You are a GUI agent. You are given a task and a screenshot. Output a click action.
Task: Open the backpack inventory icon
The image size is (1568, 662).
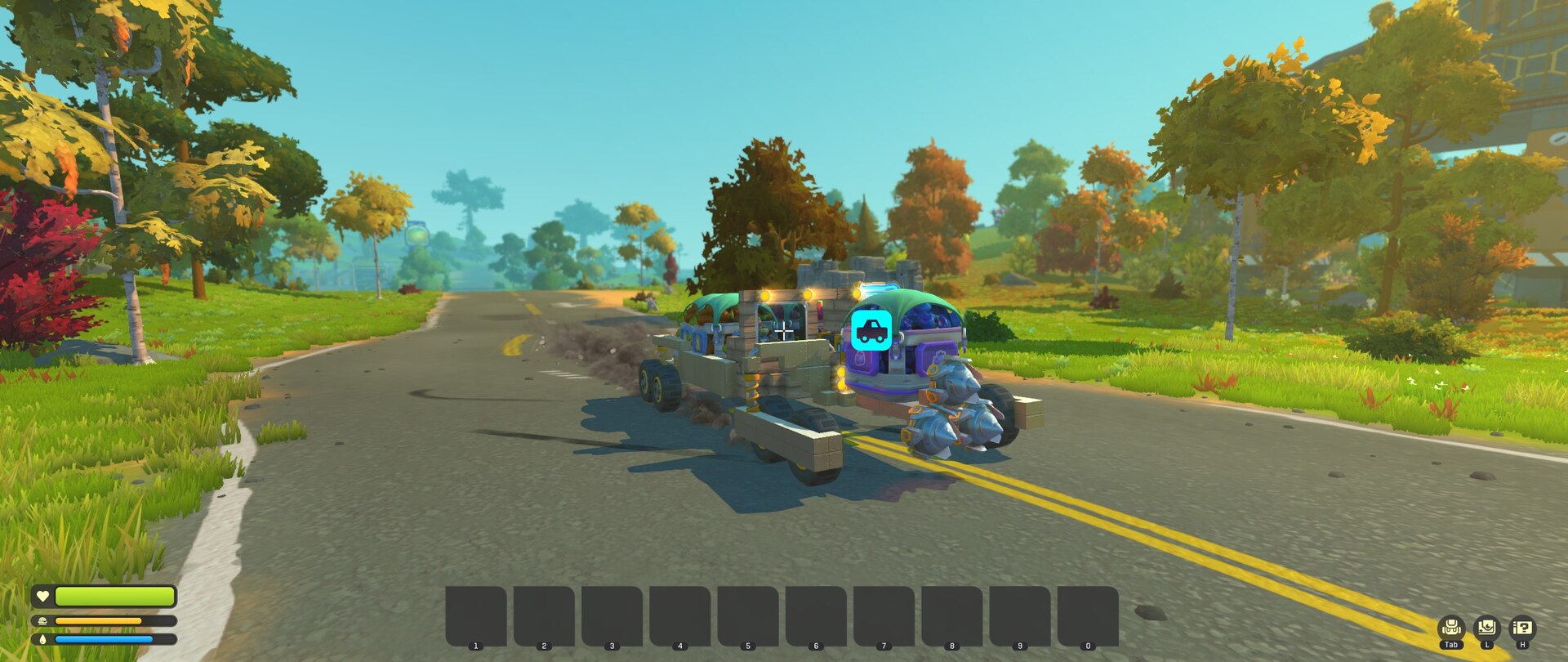[1451, 628]
